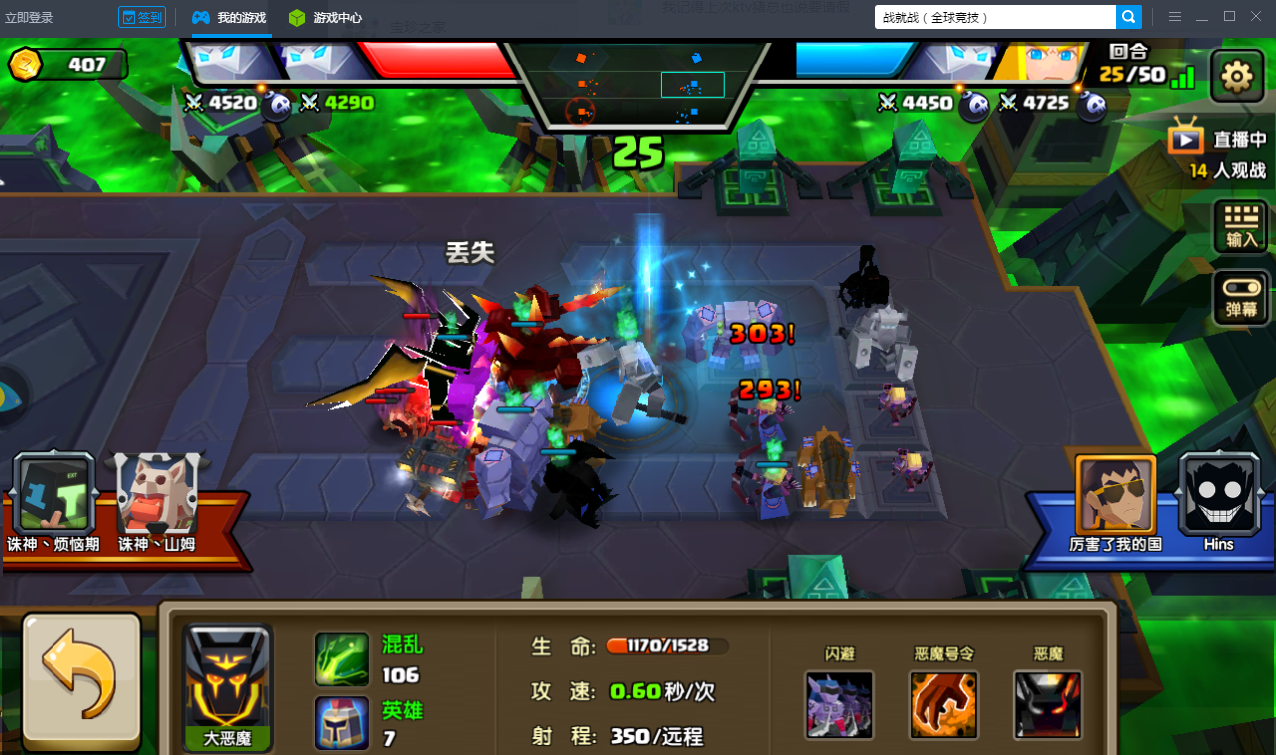The width and height of the screenshot is (1276, 755).
Task: Select player 厉害了我的国 avatar
Action: pyautogui.click(x=1115, y=495)
